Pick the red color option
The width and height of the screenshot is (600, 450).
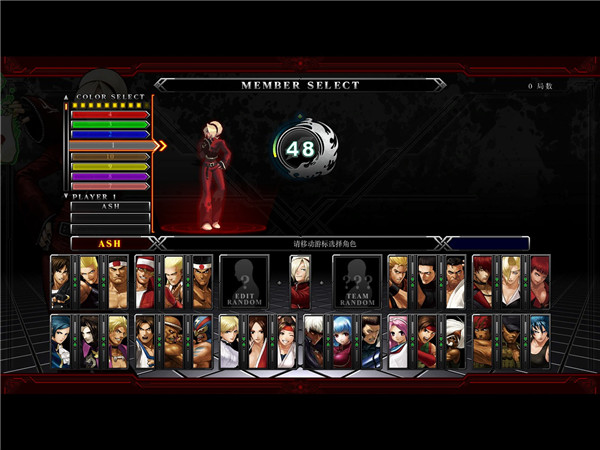pyautogui.click(x=108, y=114)
